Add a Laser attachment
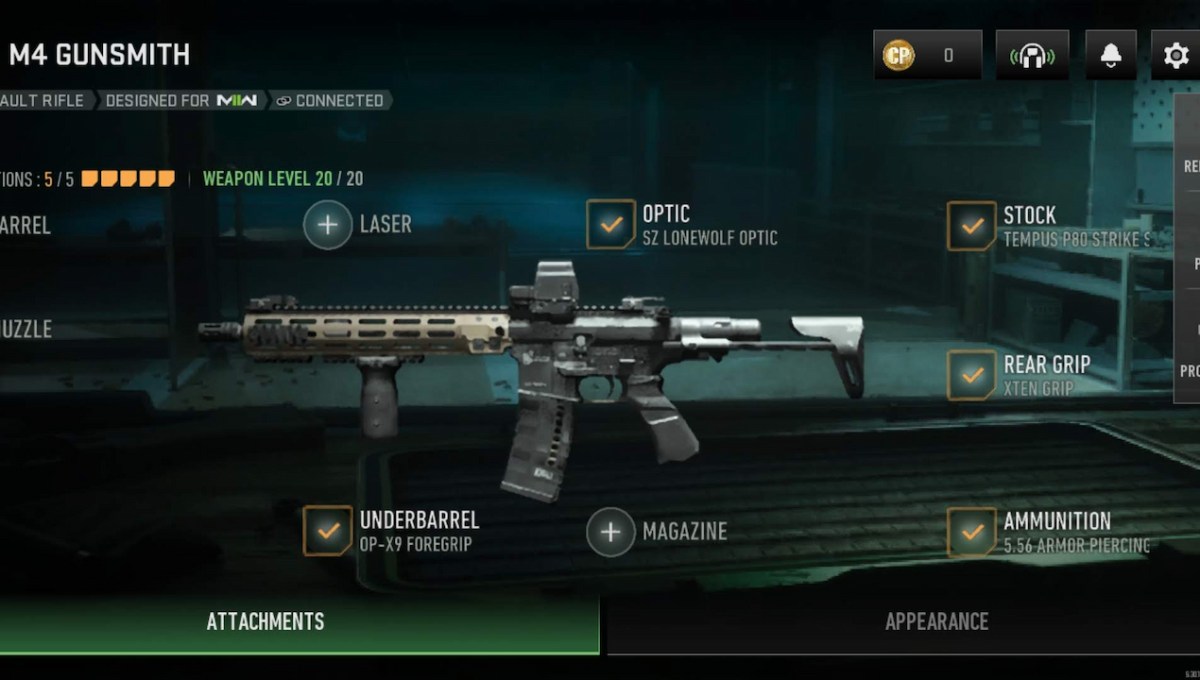 pos(328,225)
